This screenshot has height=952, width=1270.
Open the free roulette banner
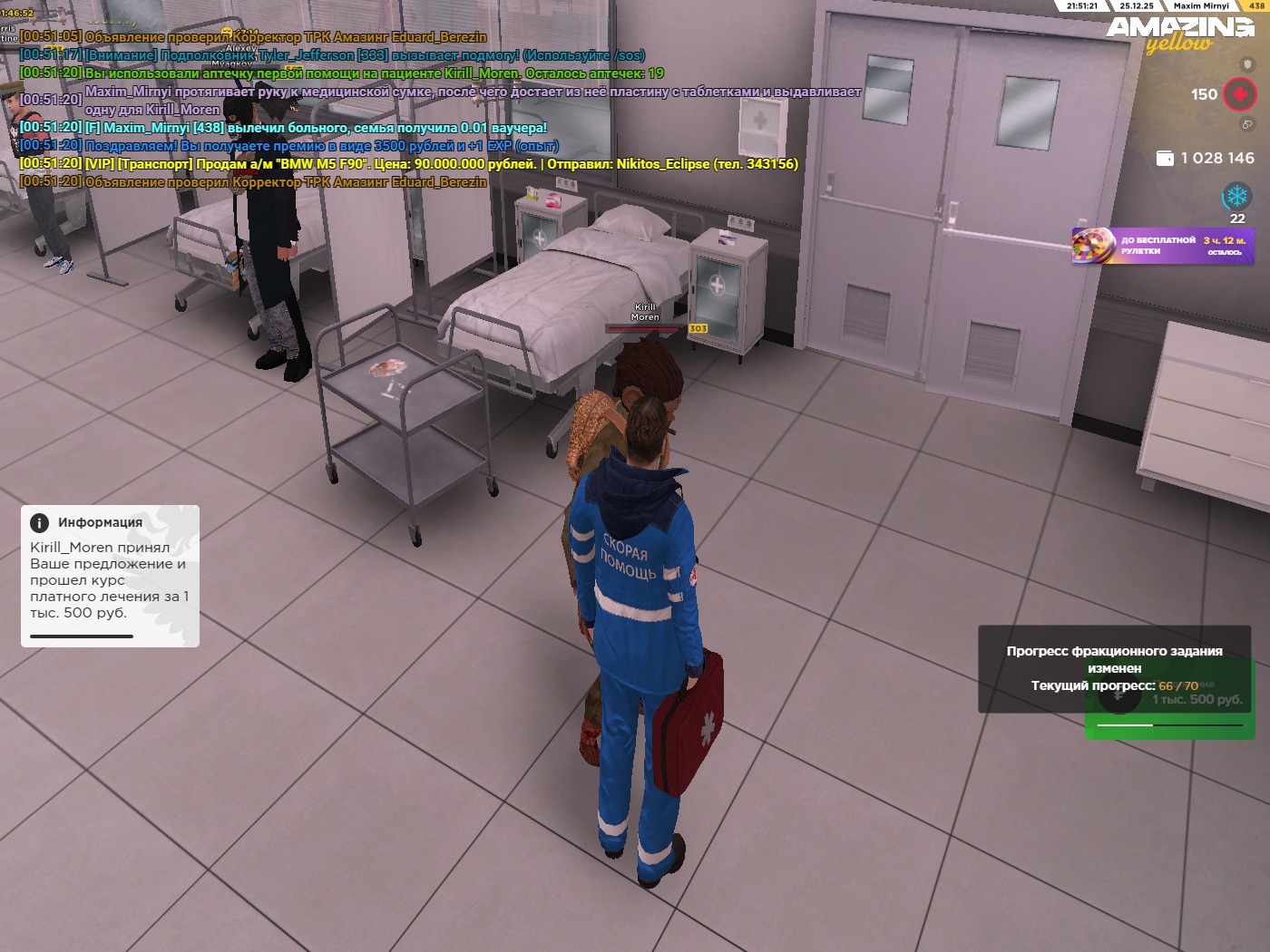pyautogui.click(x=1163, y=246)
